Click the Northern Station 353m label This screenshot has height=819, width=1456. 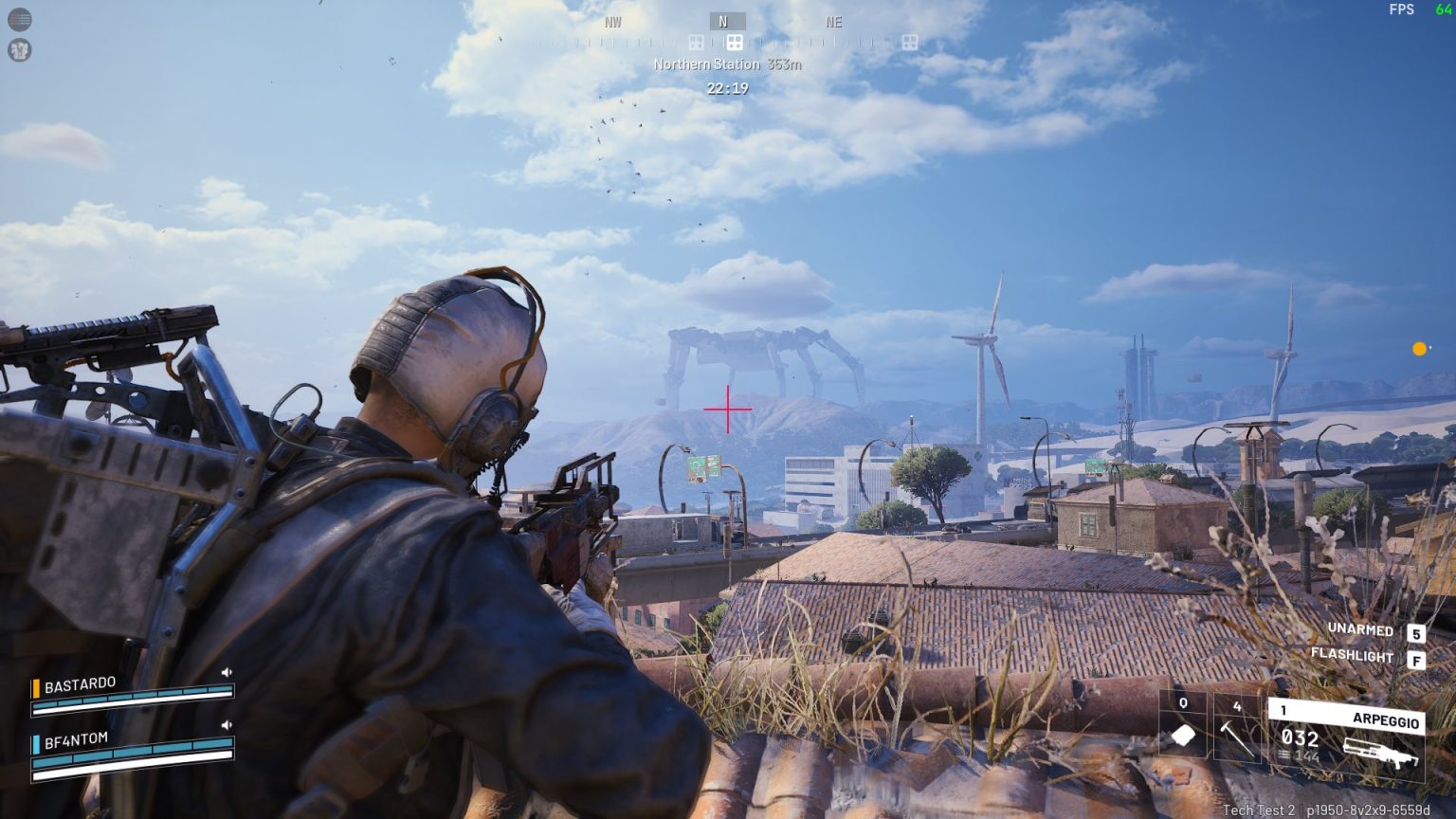click(727, 64)
